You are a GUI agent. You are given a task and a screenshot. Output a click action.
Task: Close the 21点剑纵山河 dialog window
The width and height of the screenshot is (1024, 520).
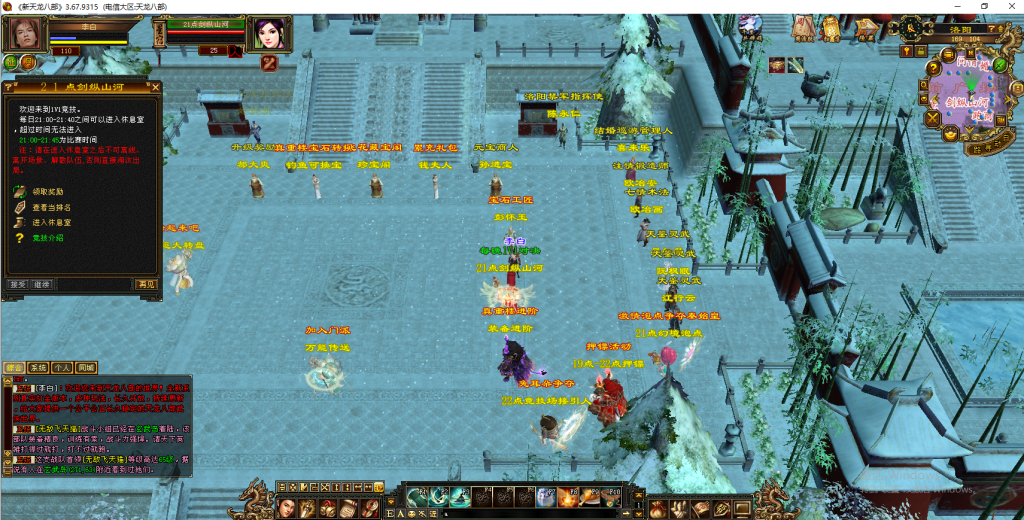154,88
